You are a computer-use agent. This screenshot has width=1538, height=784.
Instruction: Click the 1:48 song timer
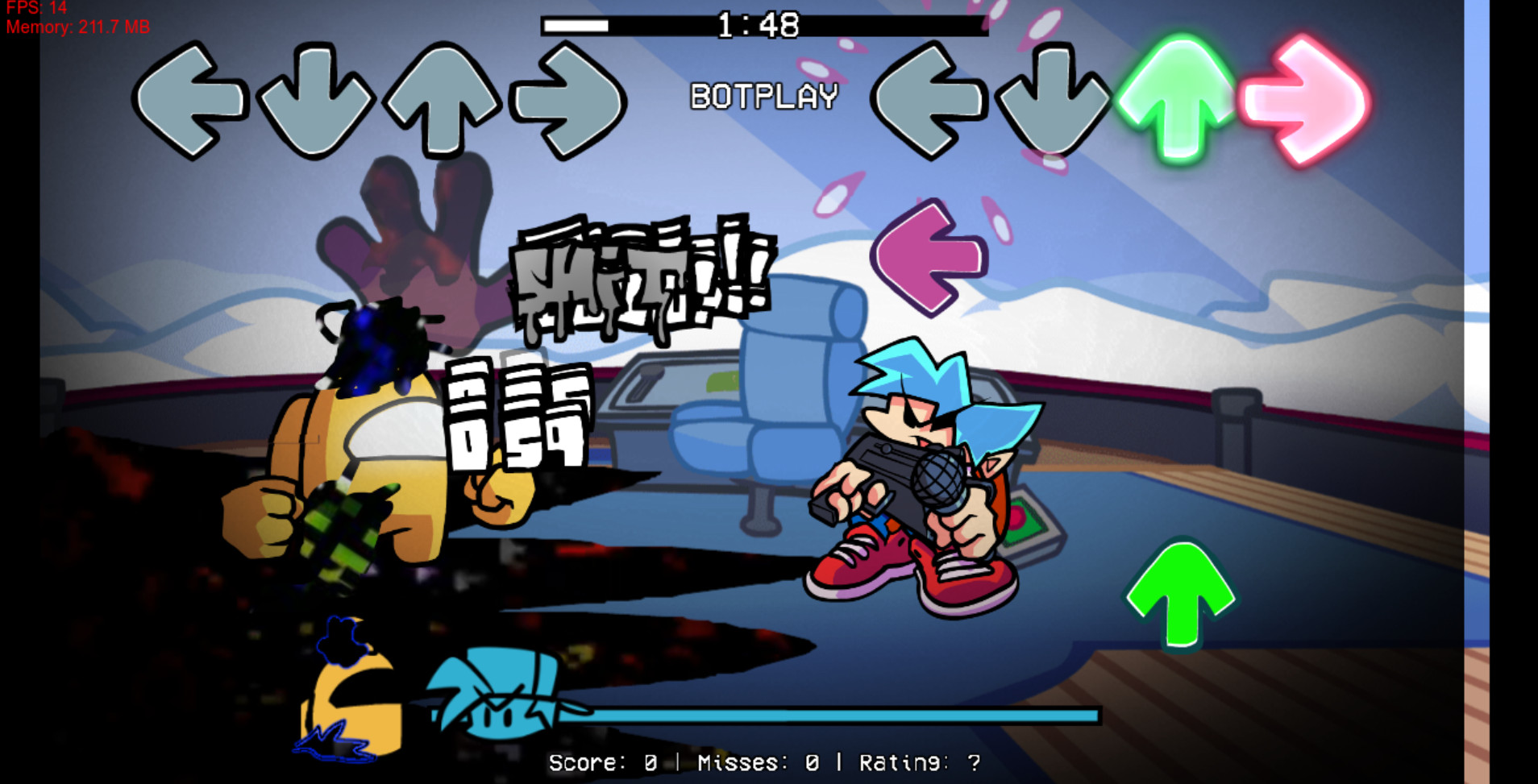pyautogui.click(x=758, y=26)
